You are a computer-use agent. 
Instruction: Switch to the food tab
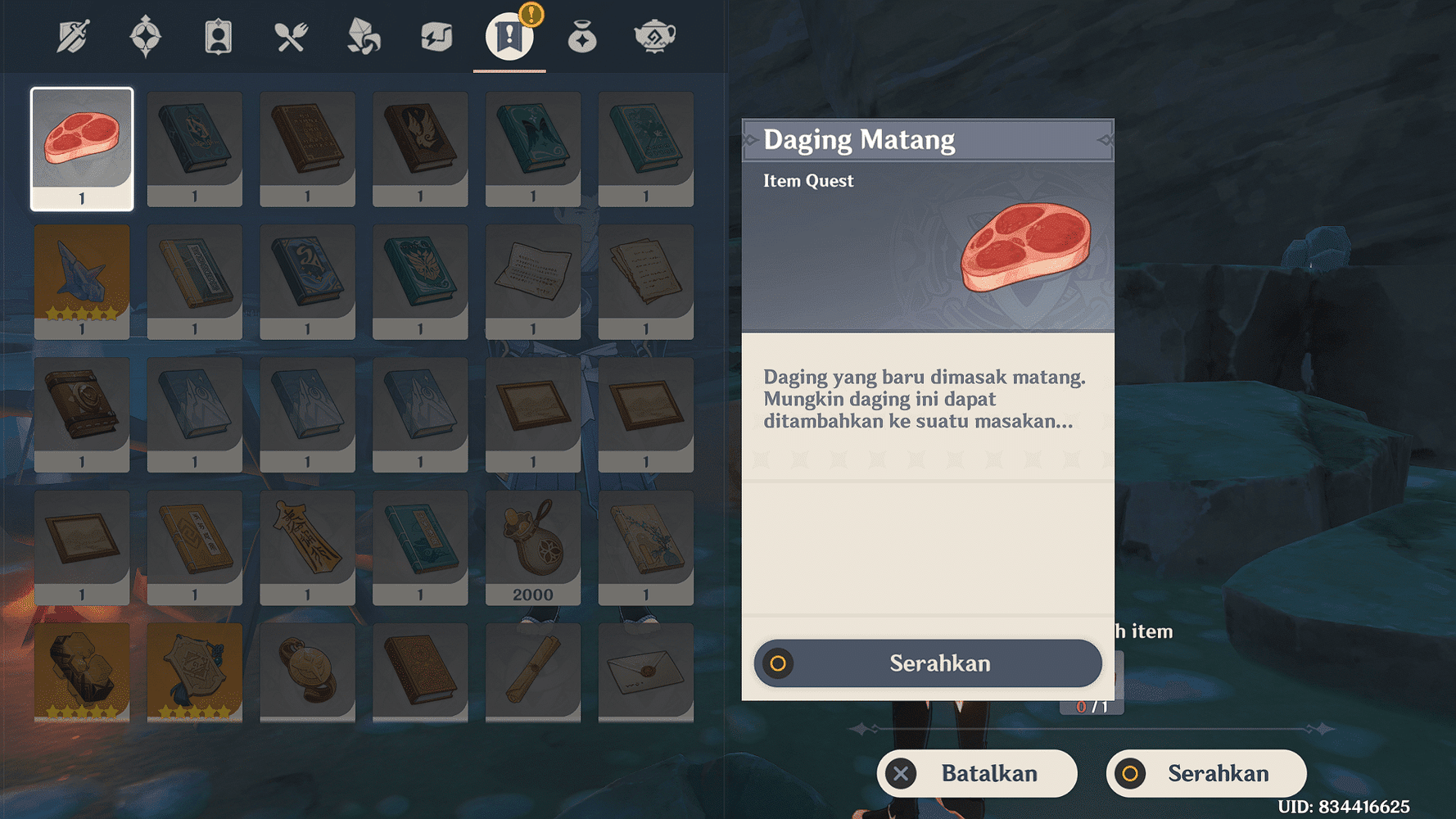click(x=291, y=37)
